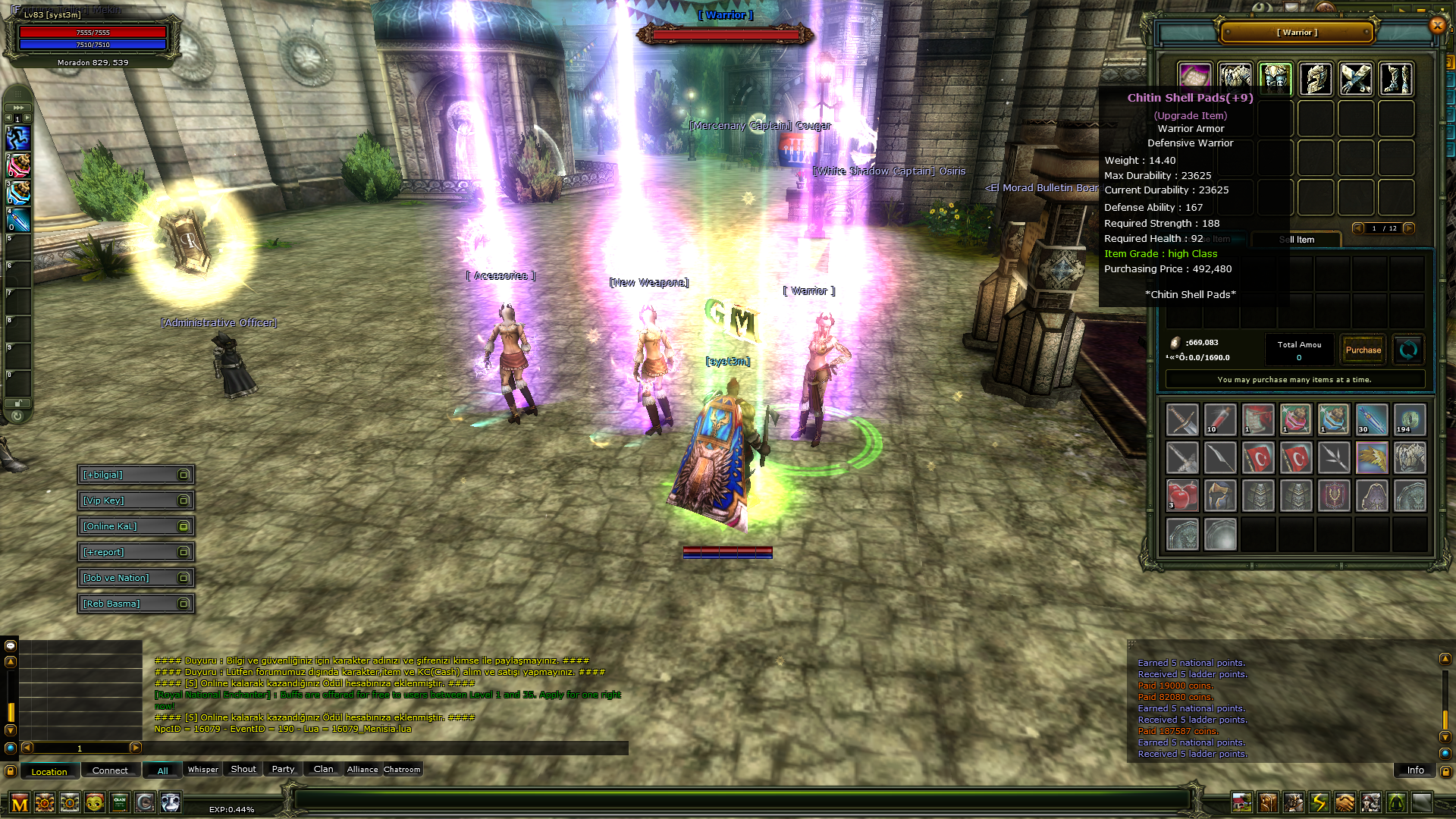Open the [Reb Basma] entry
Image resolution: width=1456 pixels, height=819 pixels.
click(x=135, y=604)
